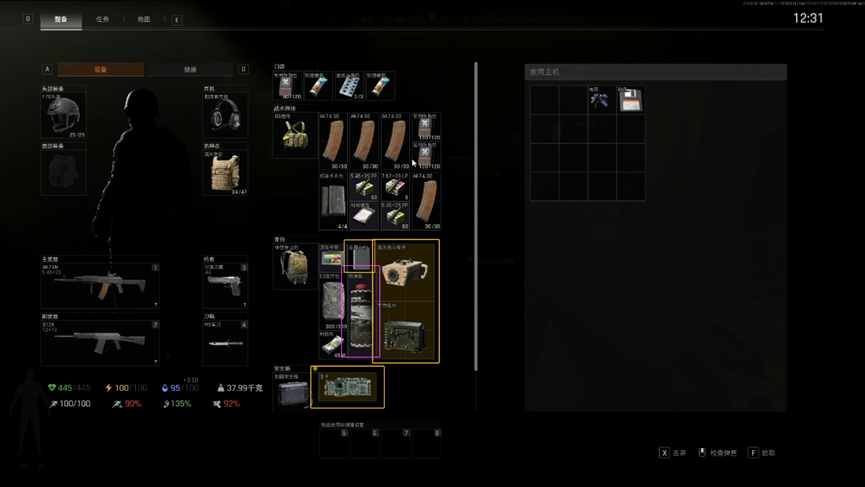This screenshot has width=865, height=487.
Task: Select the tan body armor vest
Action: pos(225,171)
